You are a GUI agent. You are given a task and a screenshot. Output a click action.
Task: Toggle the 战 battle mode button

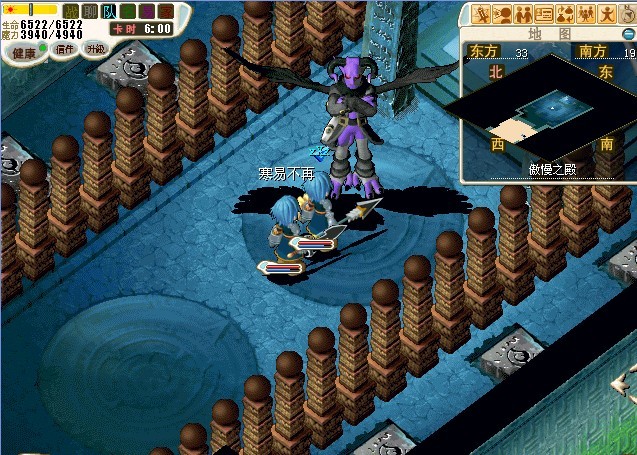coord(71,11)
